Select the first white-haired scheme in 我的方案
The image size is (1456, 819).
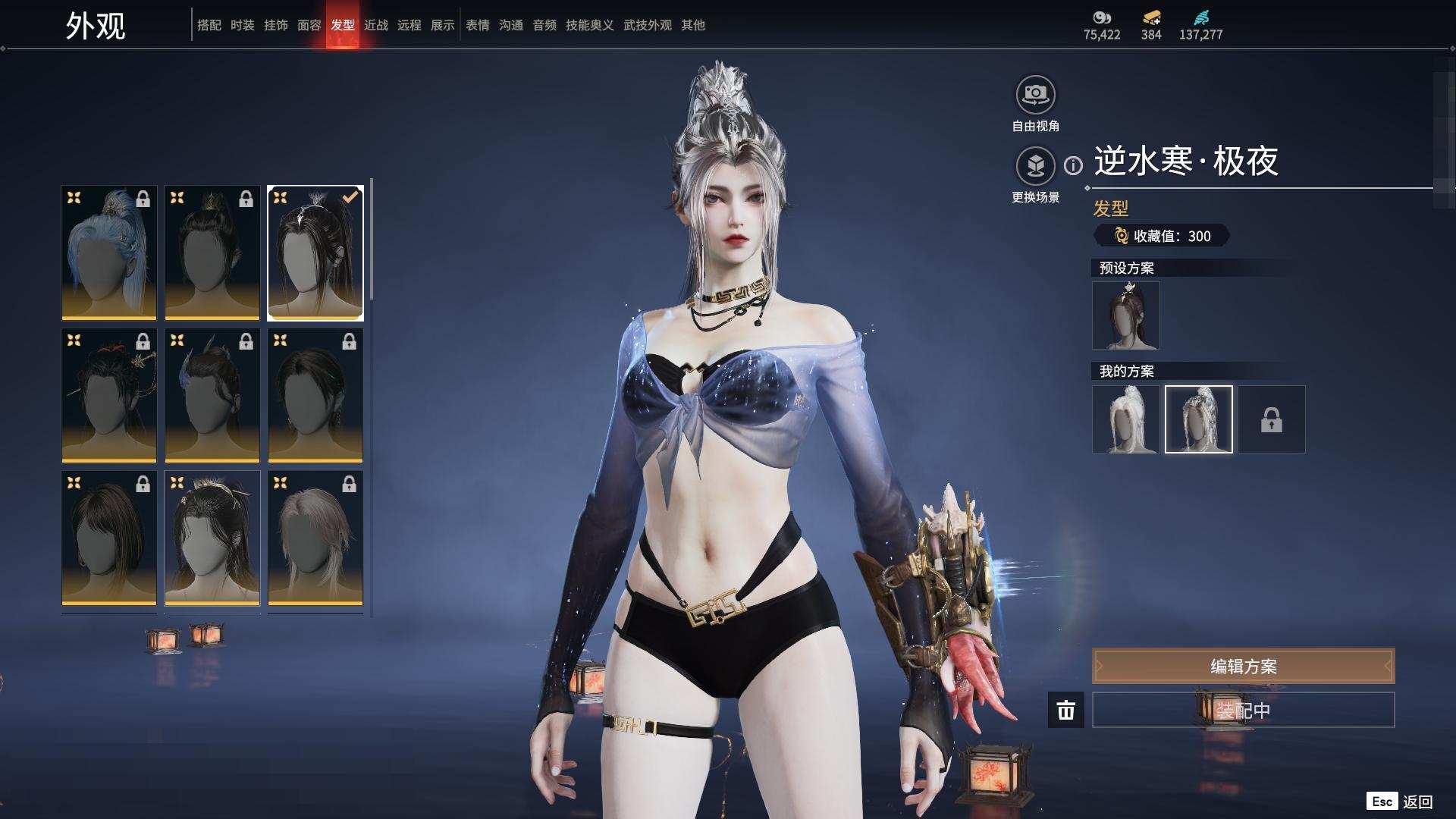pyautogui.click(x=1125, y=419)
